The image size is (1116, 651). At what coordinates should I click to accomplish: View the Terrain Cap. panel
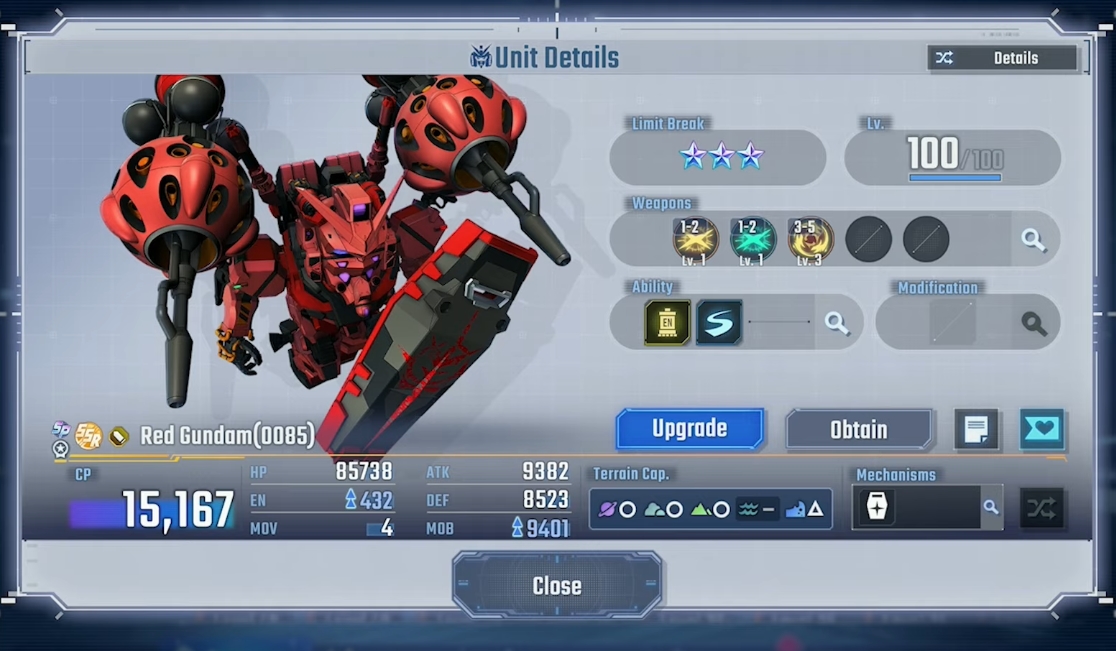710,509
